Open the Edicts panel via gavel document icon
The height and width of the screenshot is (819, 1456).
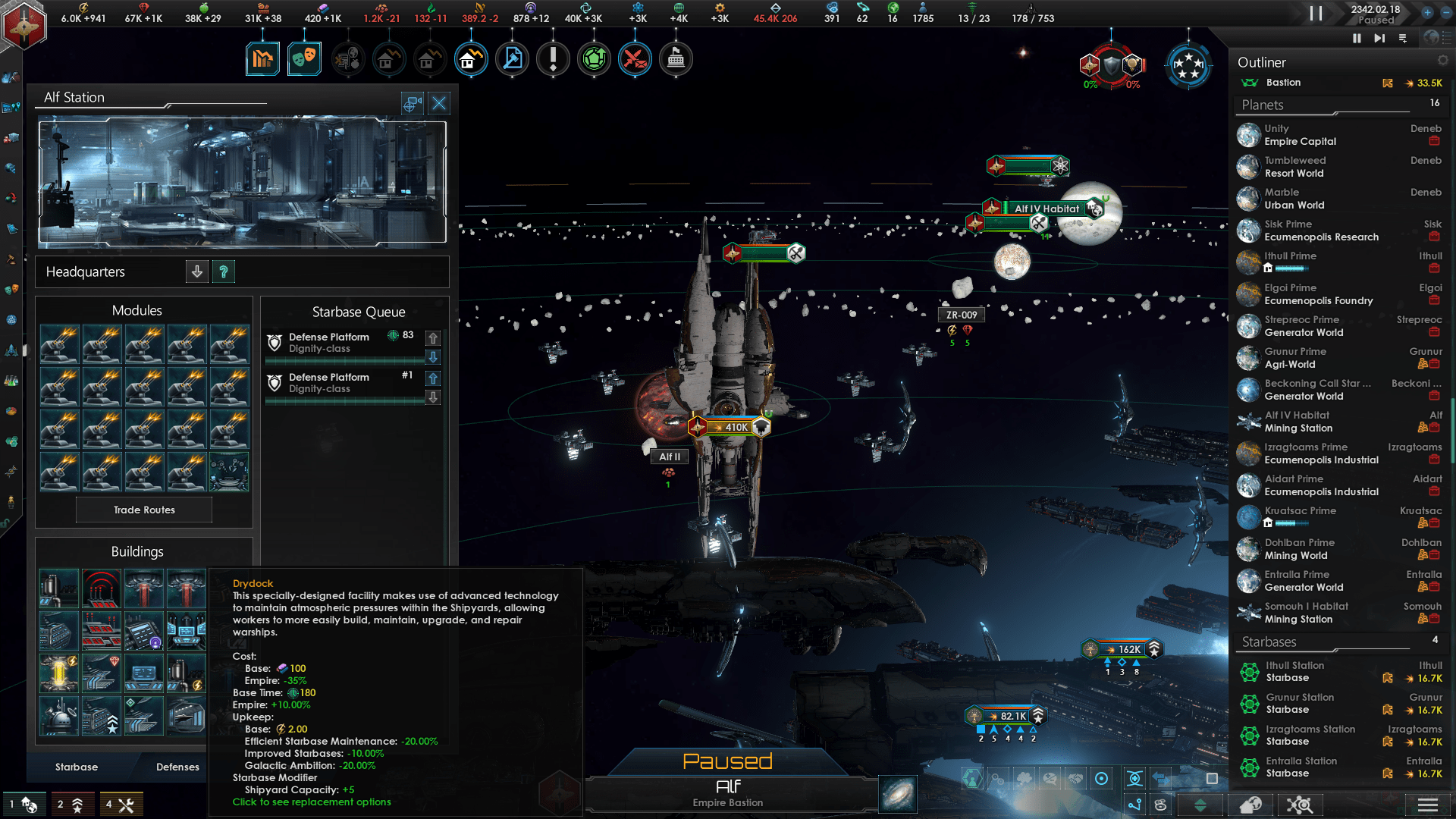(512, 58)
